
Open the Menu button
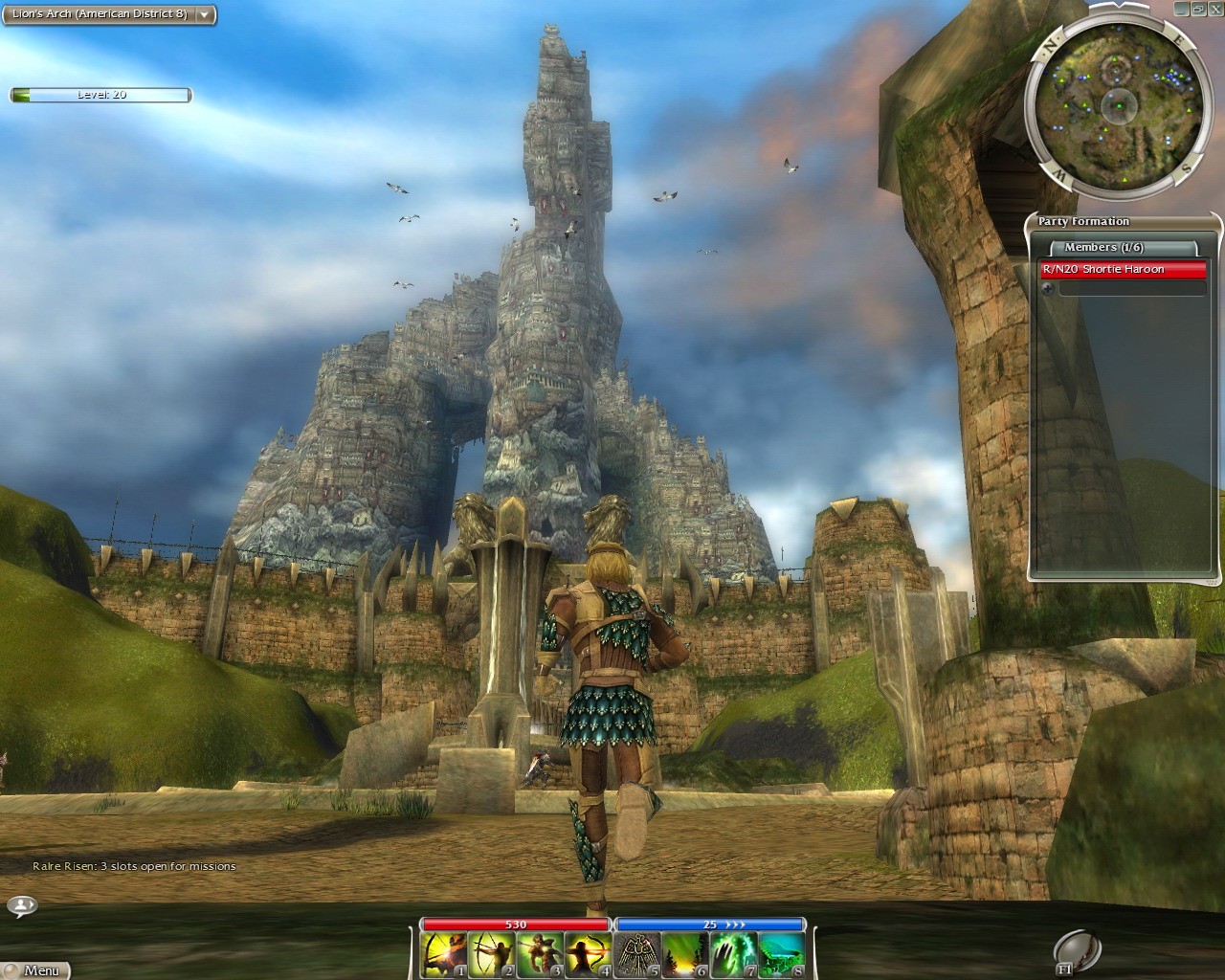pos(35,969)
